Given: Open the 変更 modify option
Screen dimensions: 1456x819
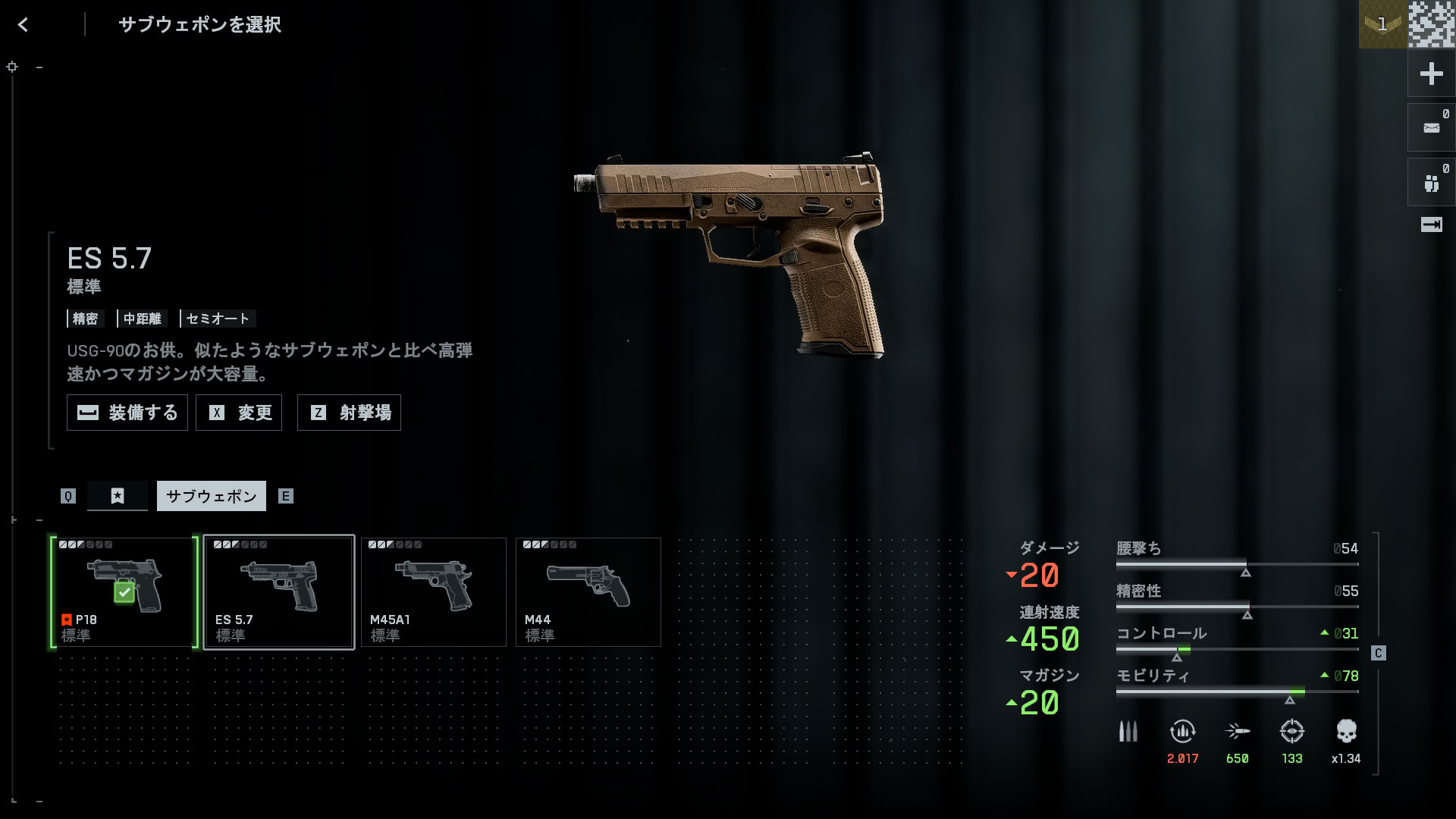Looking at the screenshot, I should click(x=239, y=413).
